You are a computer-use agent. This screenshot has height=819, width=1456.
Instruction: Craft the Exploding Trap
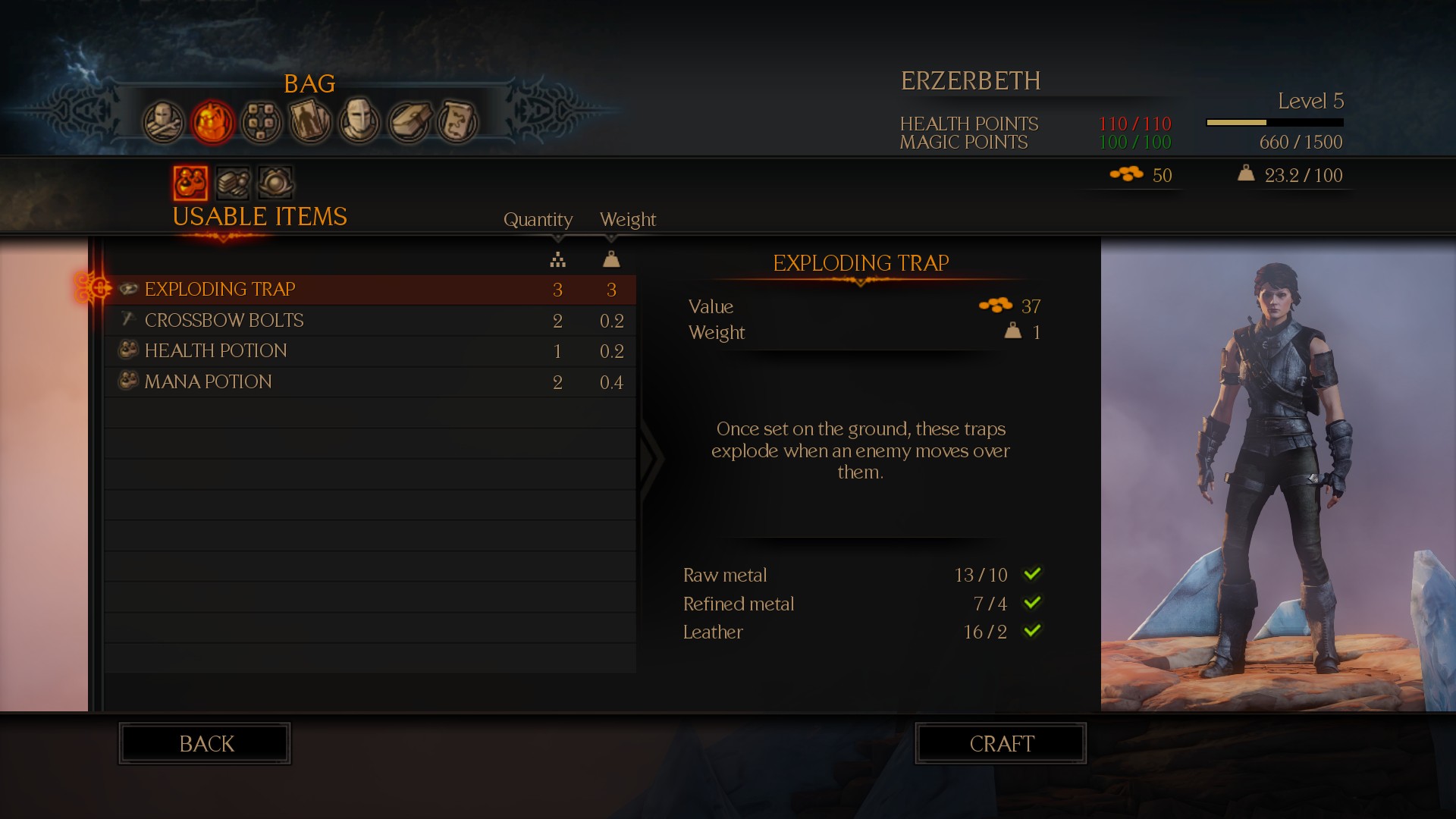tap(1000, 744)
